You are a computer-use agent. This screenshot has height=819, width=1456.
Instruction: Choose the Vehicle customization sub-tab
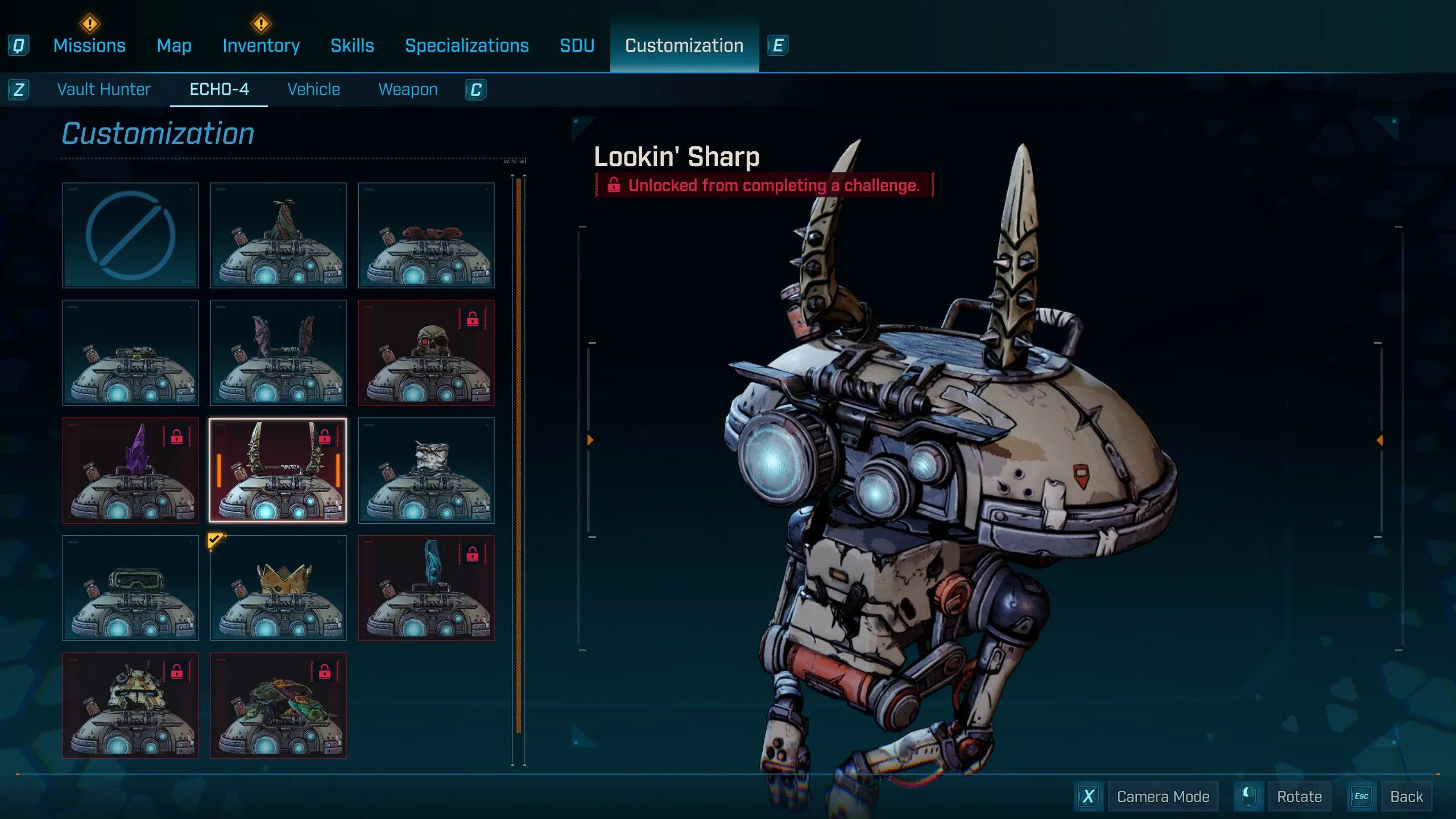coord(313,89)
